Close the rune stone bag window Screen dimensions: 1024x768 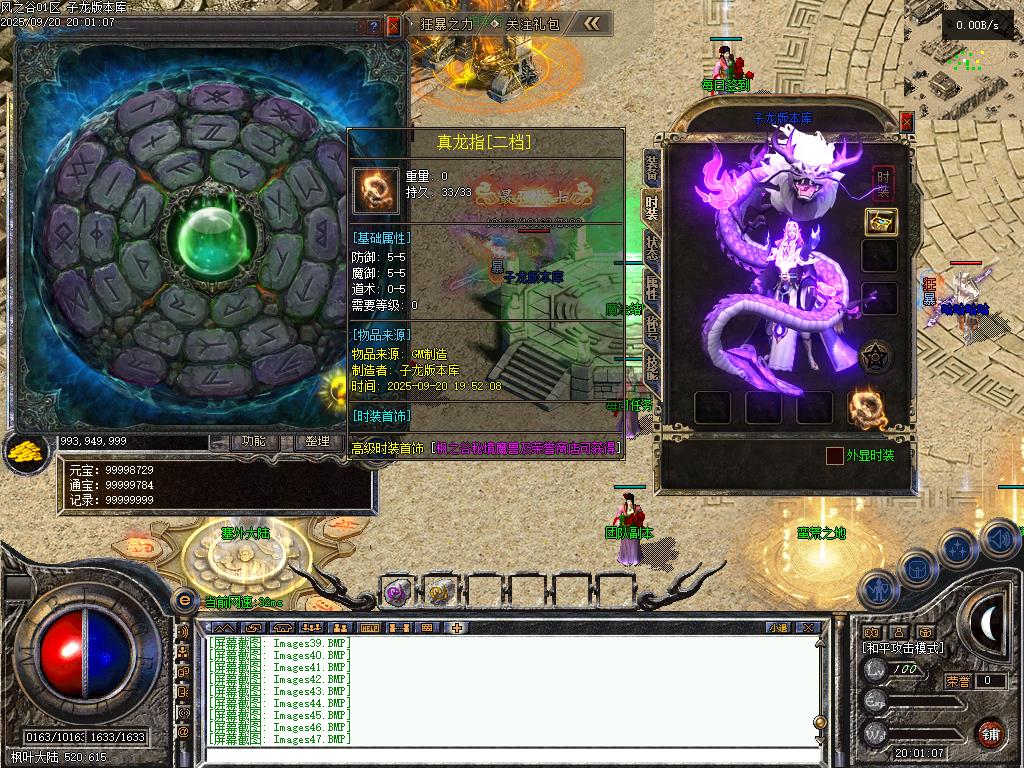click(x=393, y=27)
